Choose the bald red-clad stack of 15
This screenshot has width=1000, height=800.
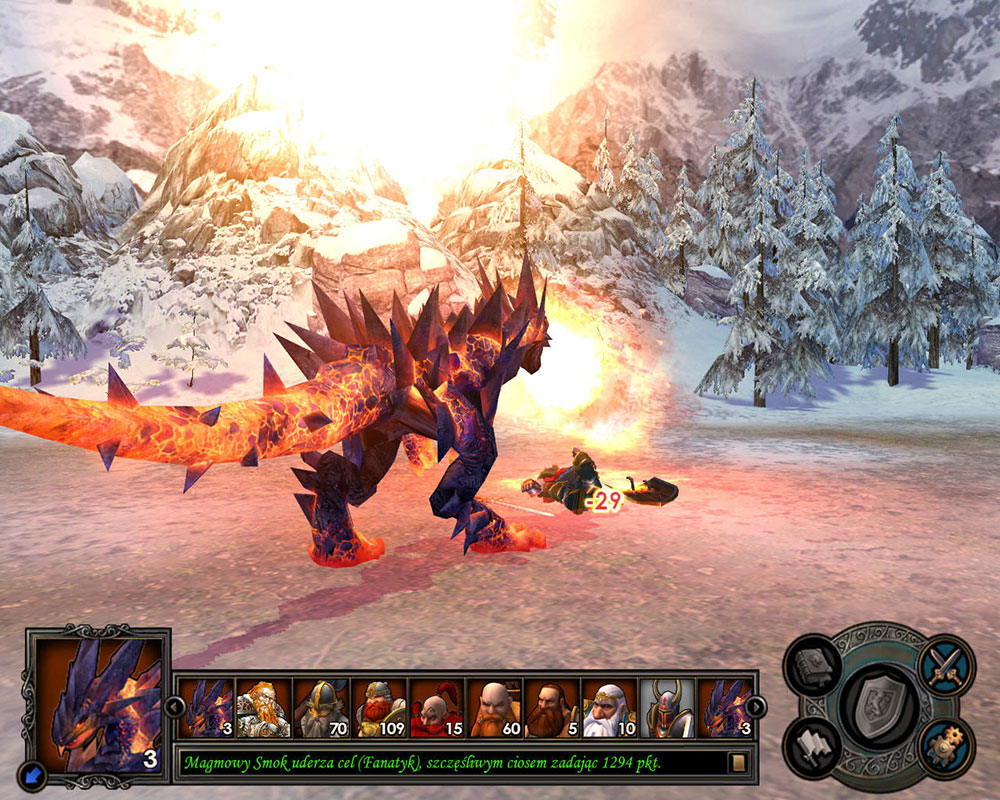click(437, 708)
